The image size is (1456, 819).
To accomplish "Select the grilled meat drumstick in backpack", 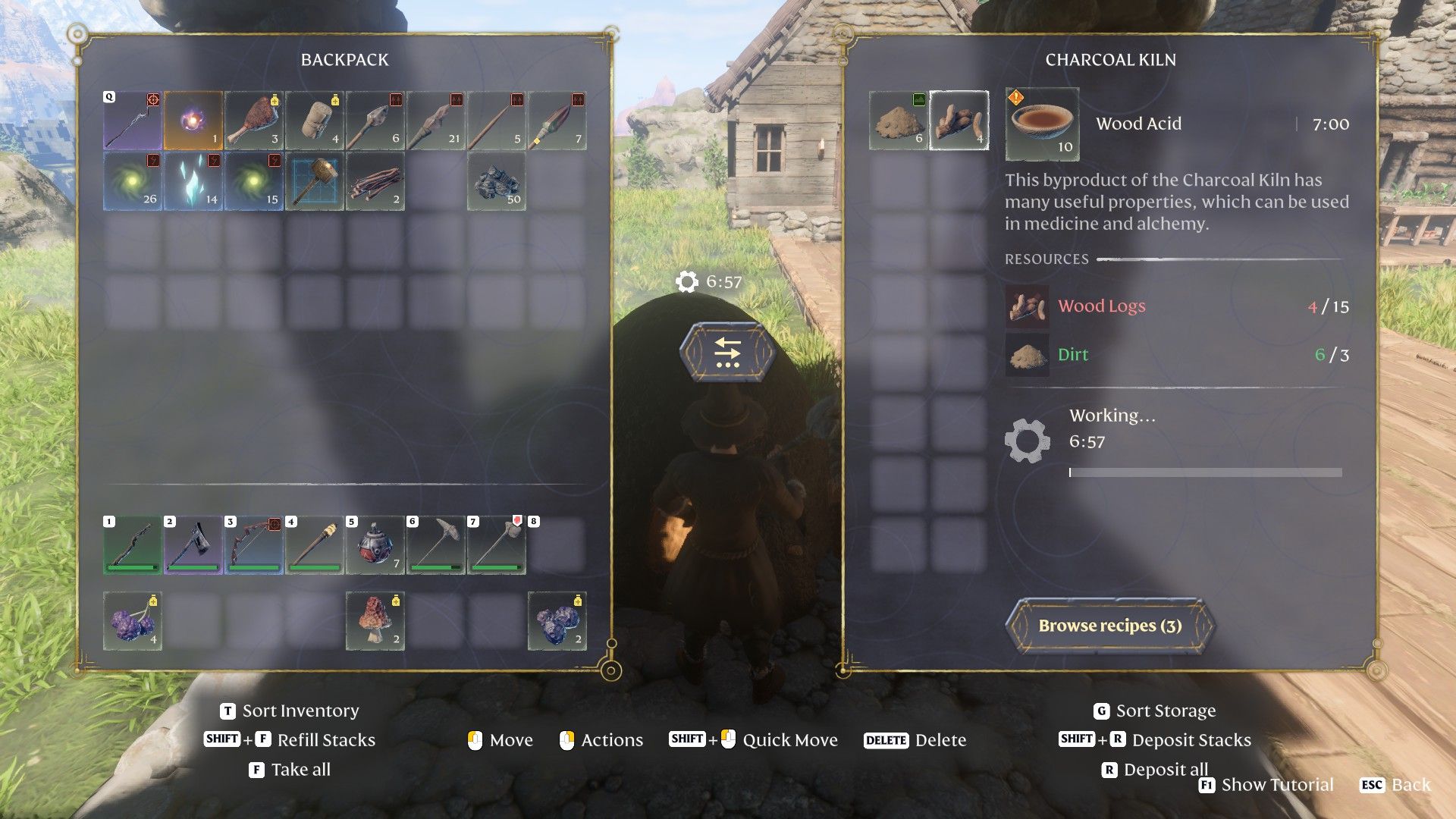I will tap(254, 121).
